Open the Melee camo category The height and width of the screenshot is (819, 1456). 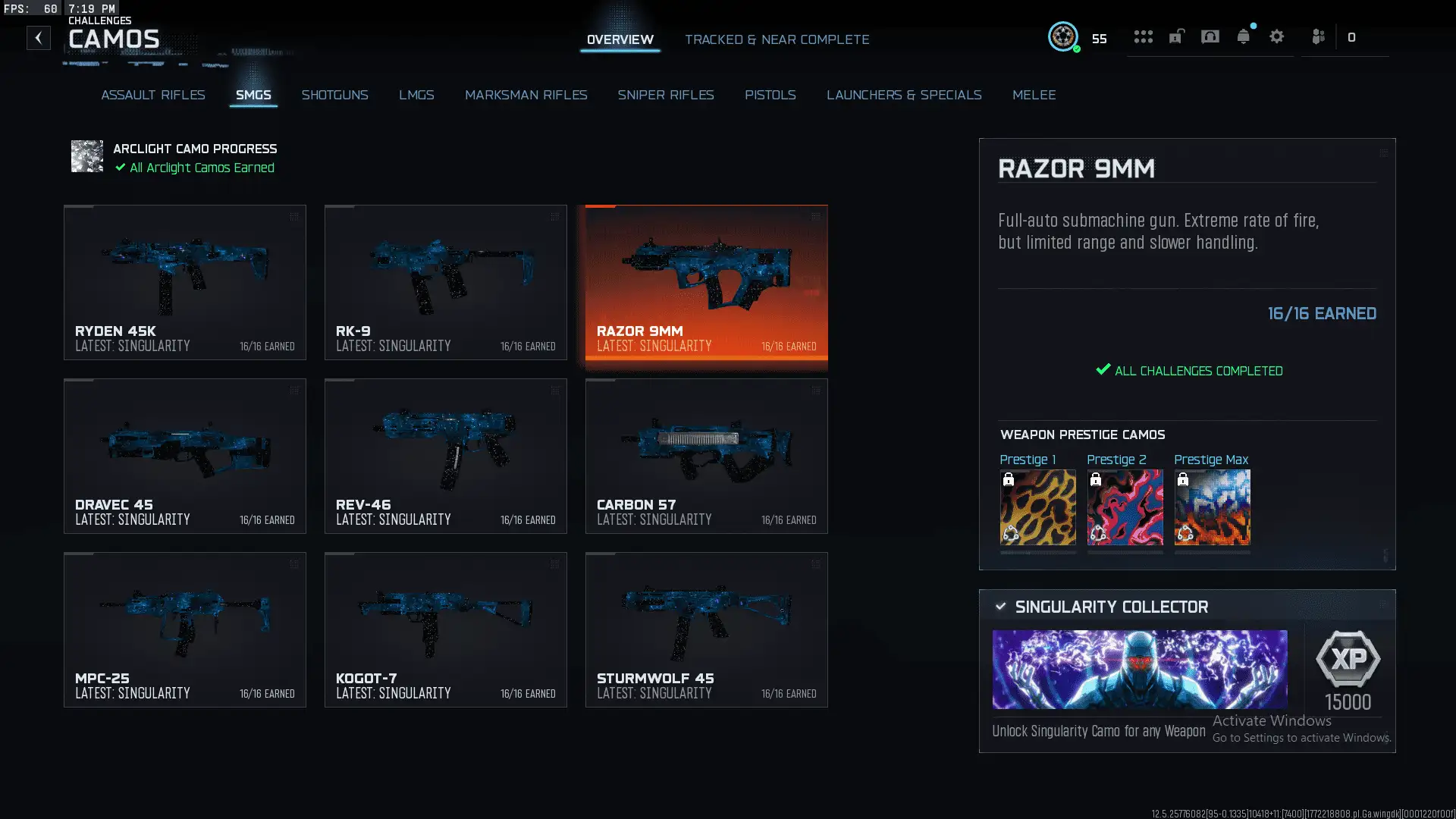tap(1034, 95)
